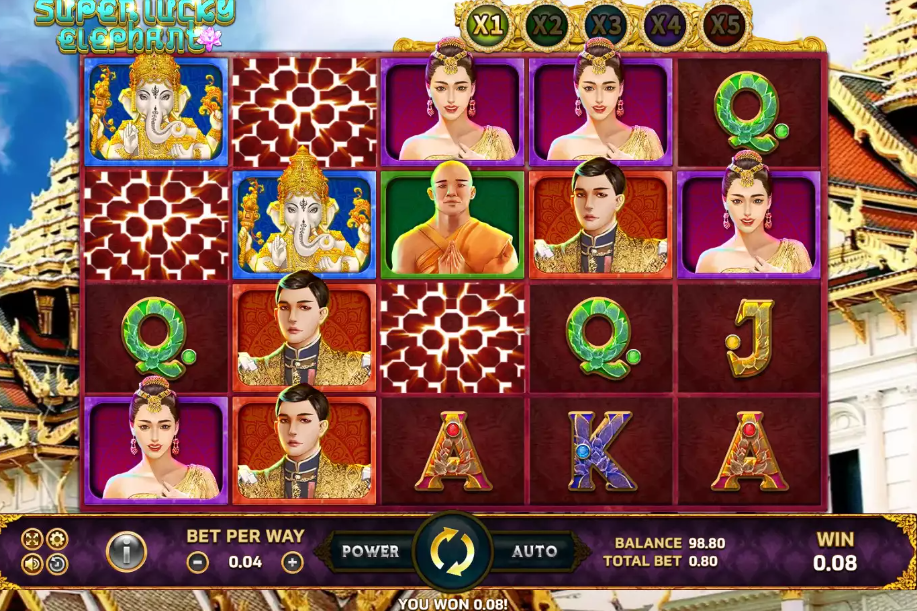Open the gear settings
The image size is (917, 611).
[57, 539]
